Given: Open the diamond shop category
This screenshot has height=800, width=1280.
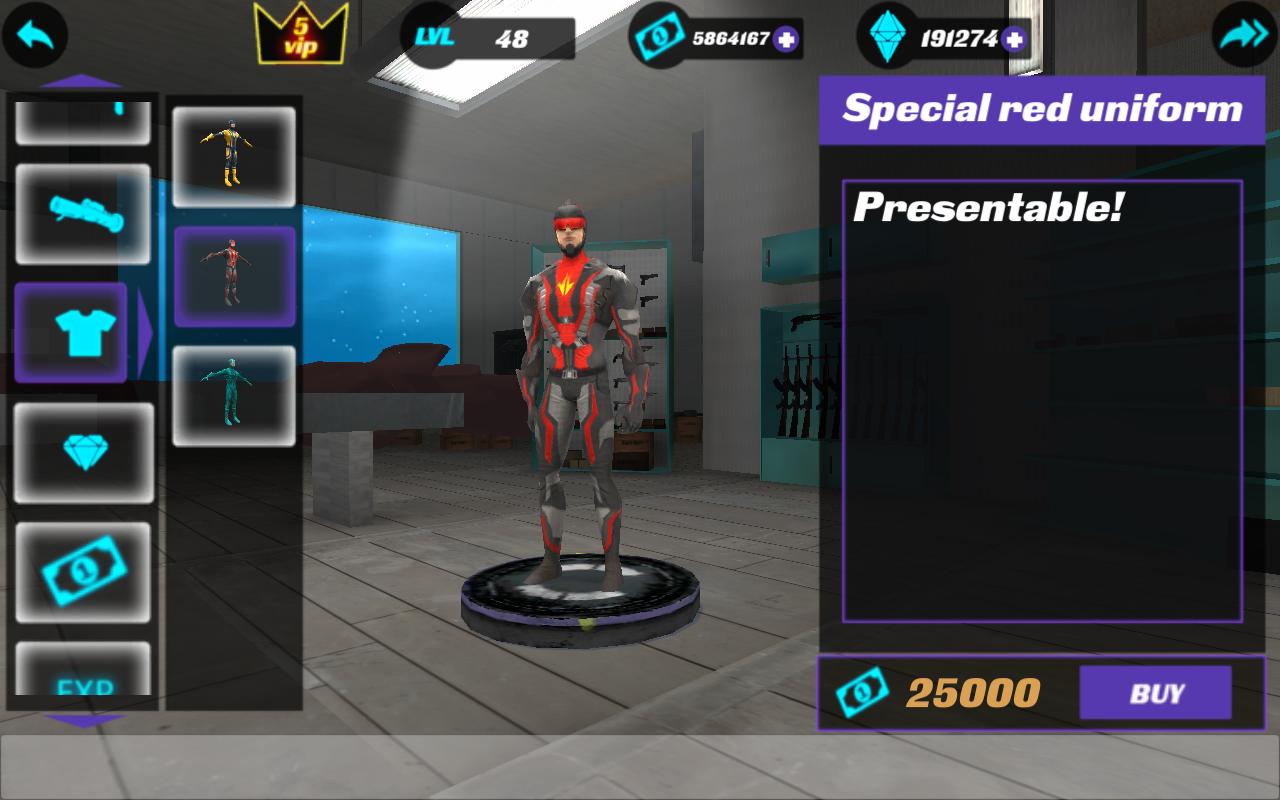Looking at the screenshot, I should coord(84,452).
